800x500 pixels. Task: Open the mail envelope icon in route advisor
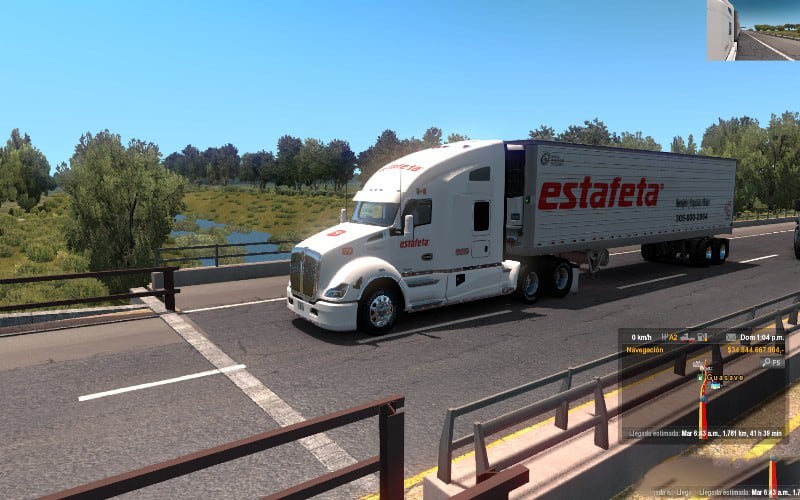731,337
